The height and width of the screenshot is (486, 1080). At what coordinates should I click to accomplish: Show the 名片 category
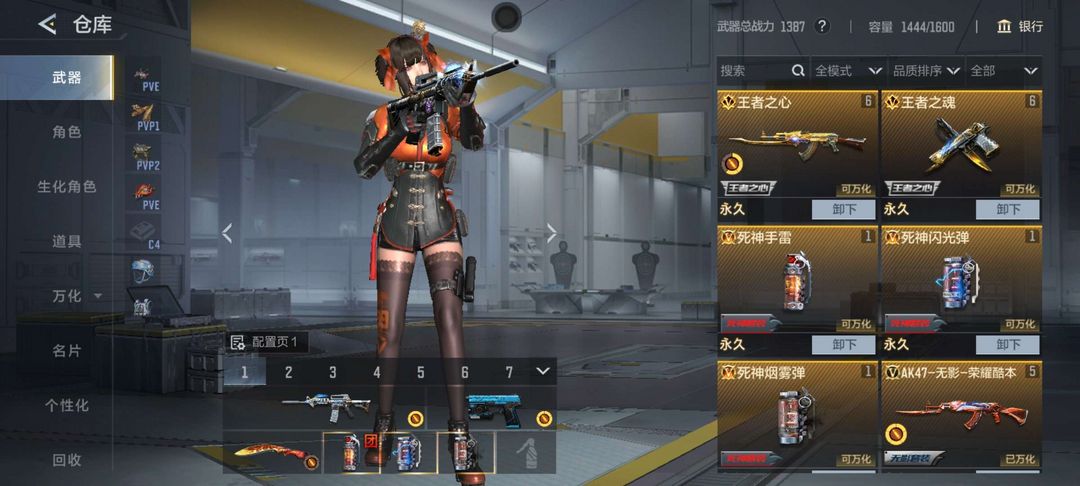[x=67, y=351]
